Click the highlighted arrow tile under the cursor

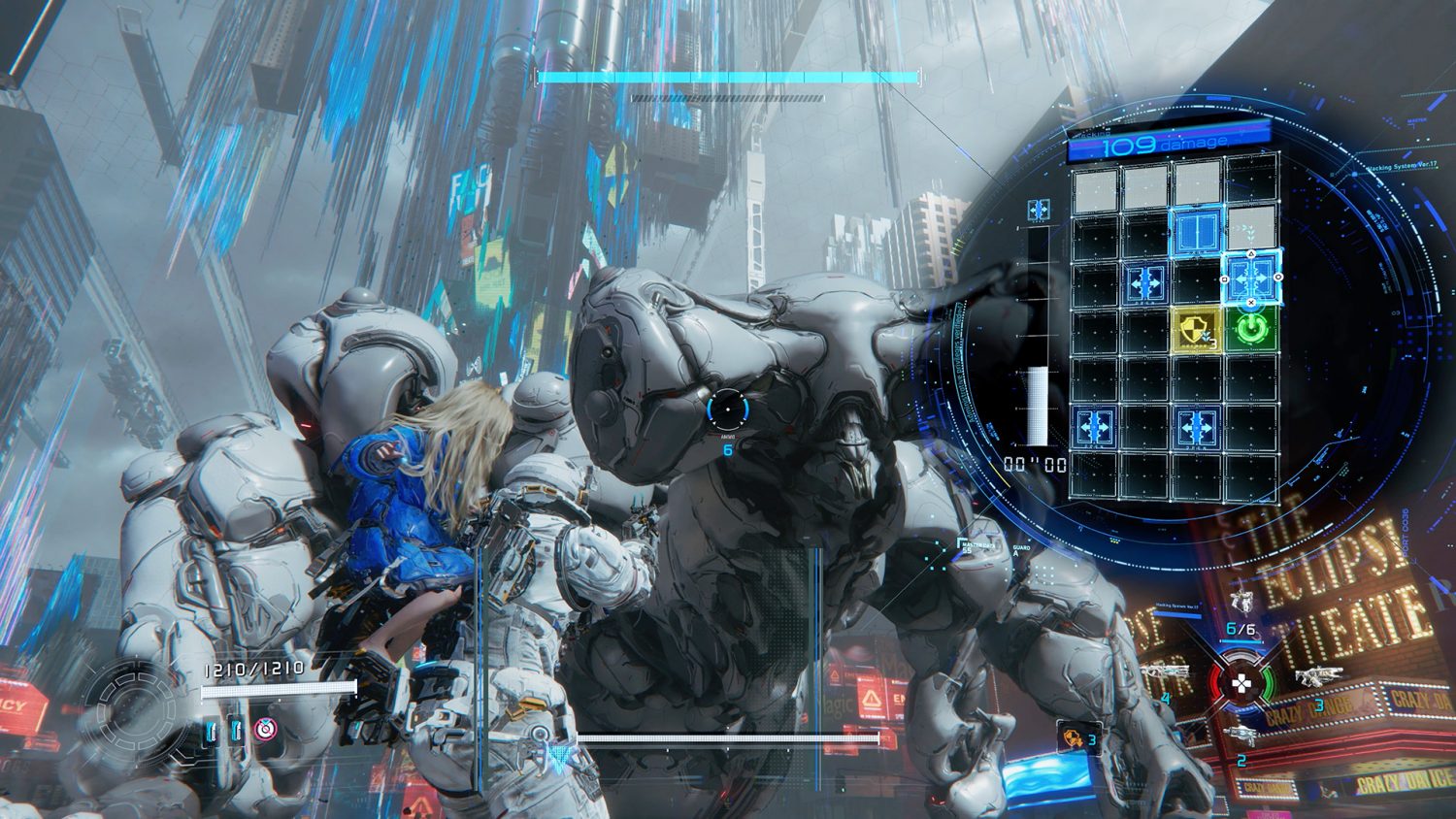pos(1250,278)
